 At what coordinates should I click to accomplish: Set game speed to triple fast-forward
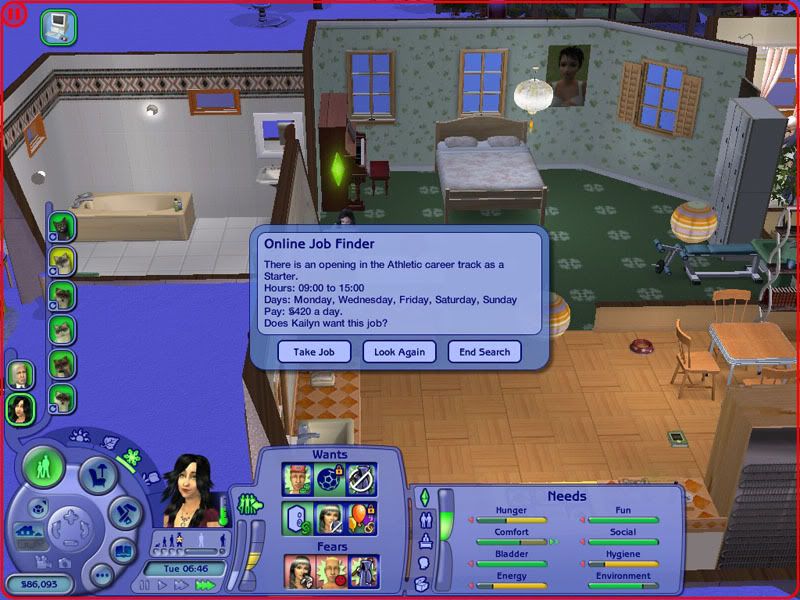tap(206, 585)
